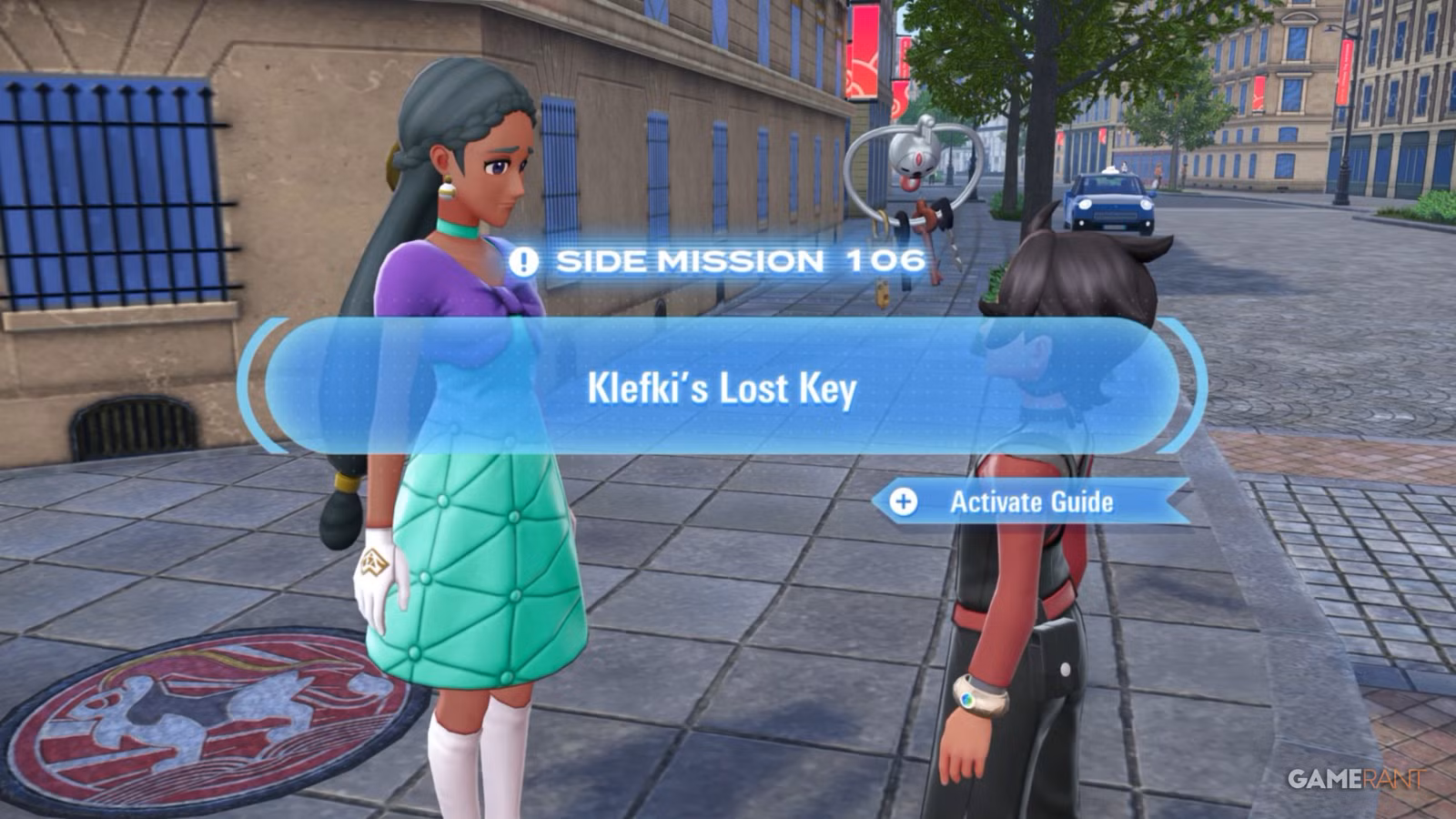Select the Klefki's Lost Key mission banner
The image size is (1456, 819).
click(x=722, y=387)
